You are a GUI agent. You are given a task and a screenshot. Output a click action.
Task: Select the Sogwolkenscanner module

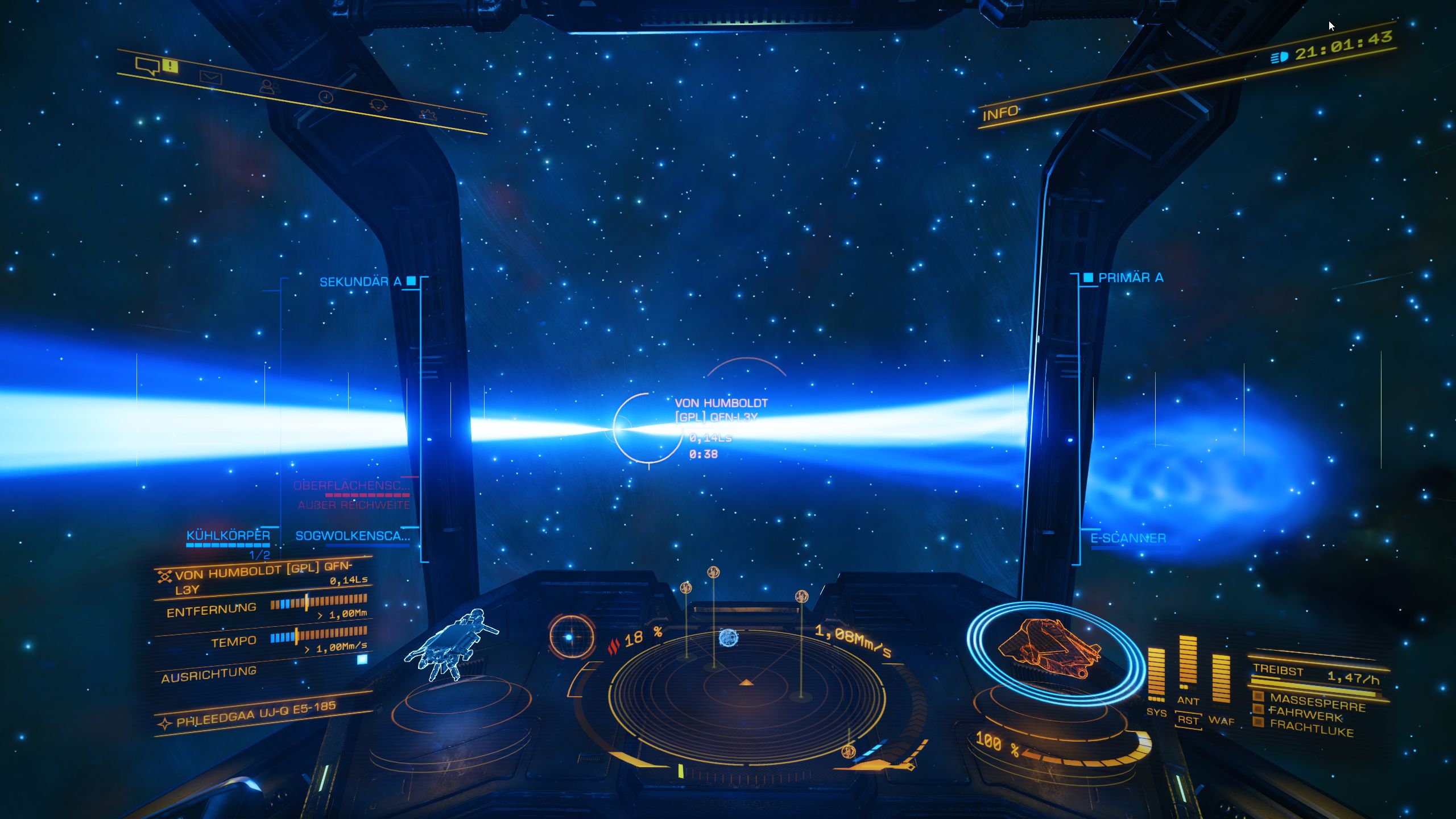point(353,536)
